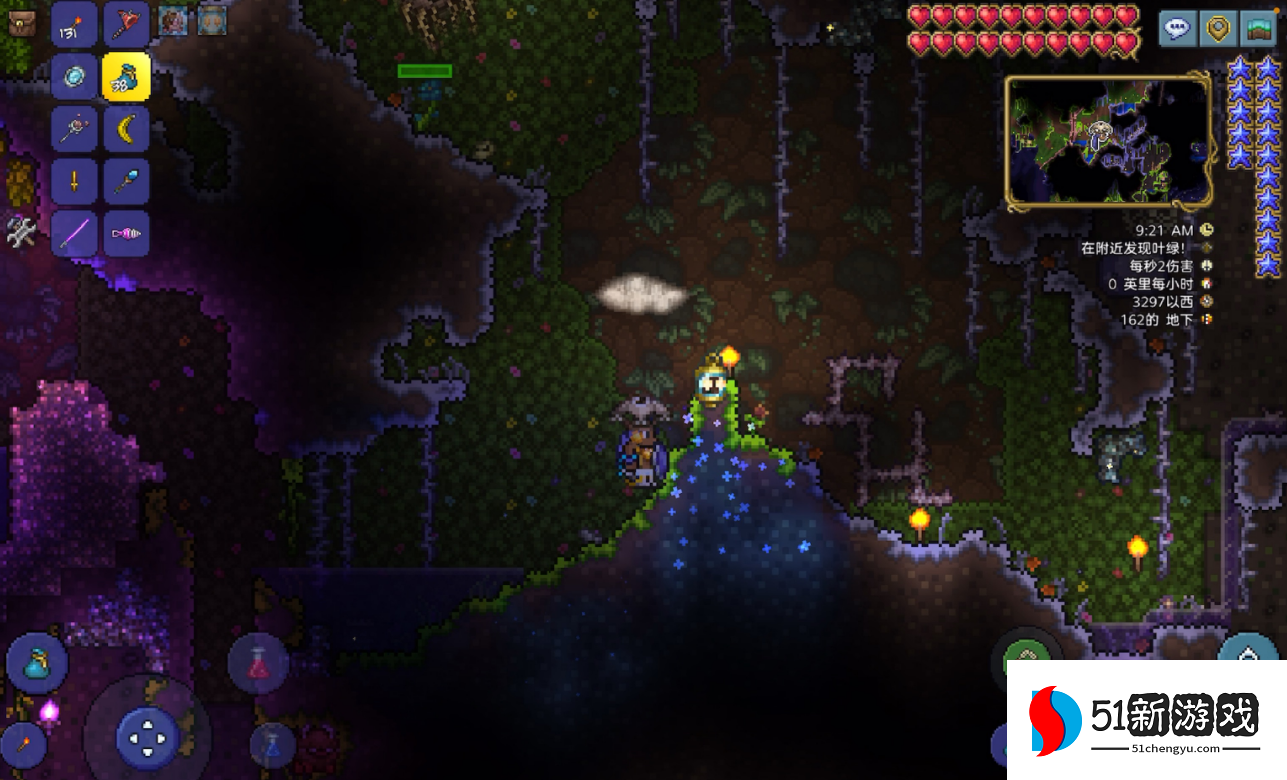1287x780 pixels.
Task: Open the inventory backpack button
Action: pyautogui.click(x=20, y=23)
